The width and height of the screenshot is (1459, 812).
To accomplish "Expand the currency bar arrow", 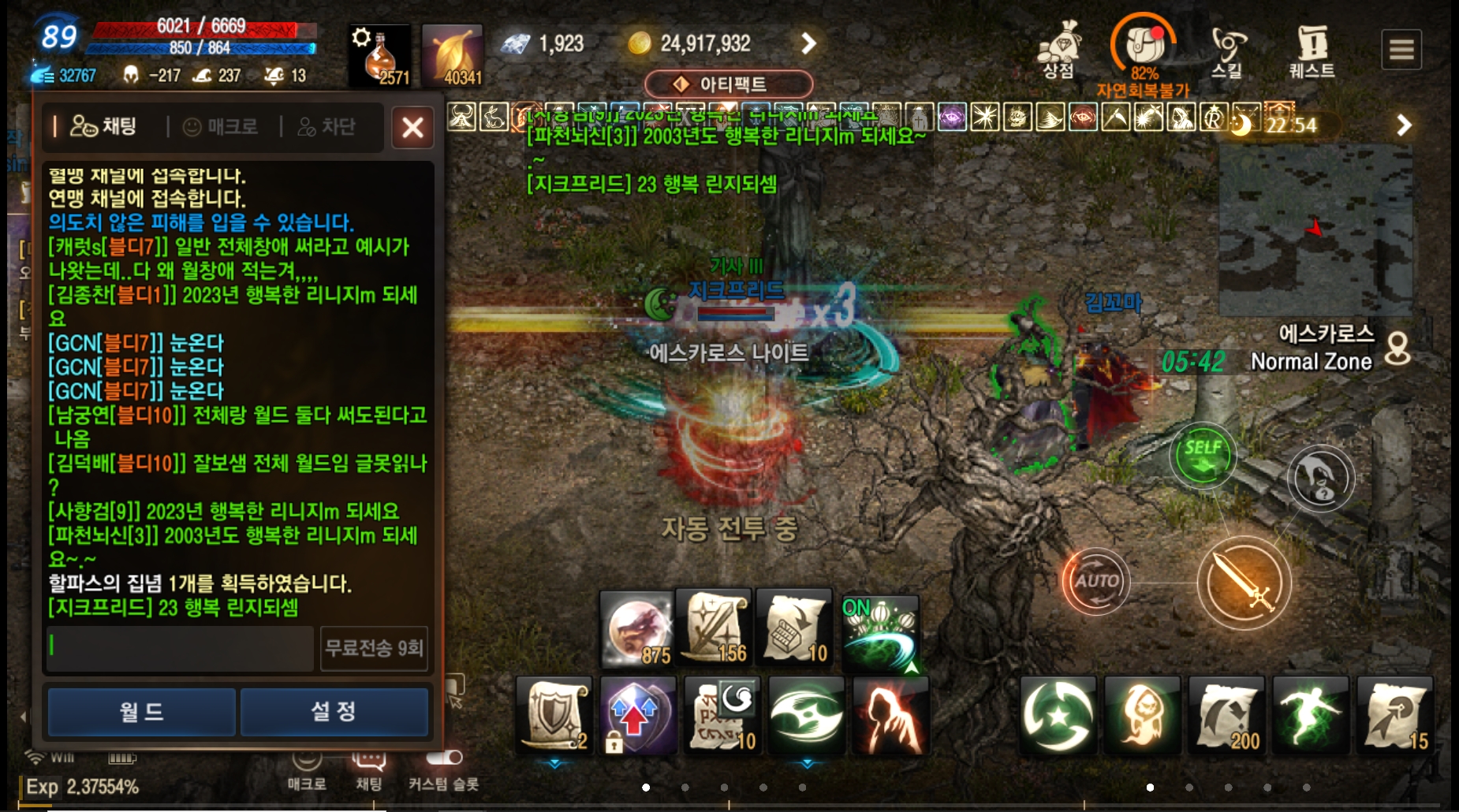I will 808,43.
